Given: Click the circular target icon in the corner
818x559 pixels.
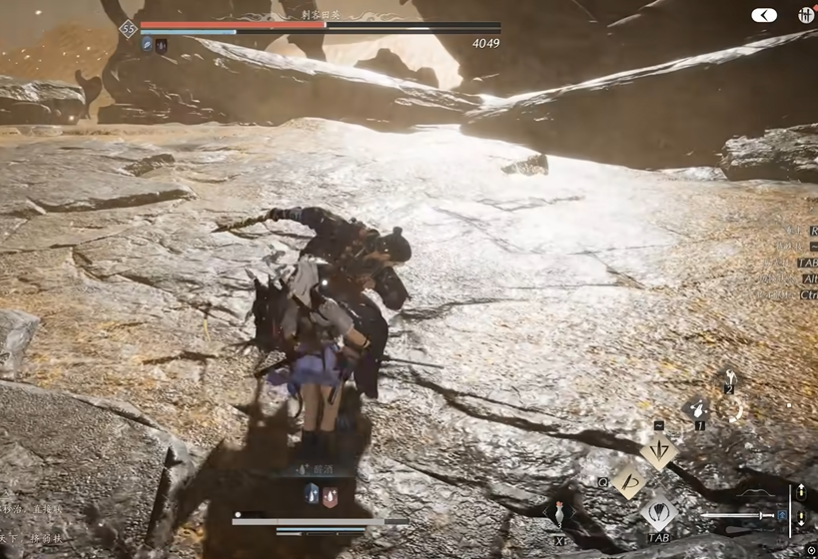Looking at the screenshot, I should (x=809, y=549).
